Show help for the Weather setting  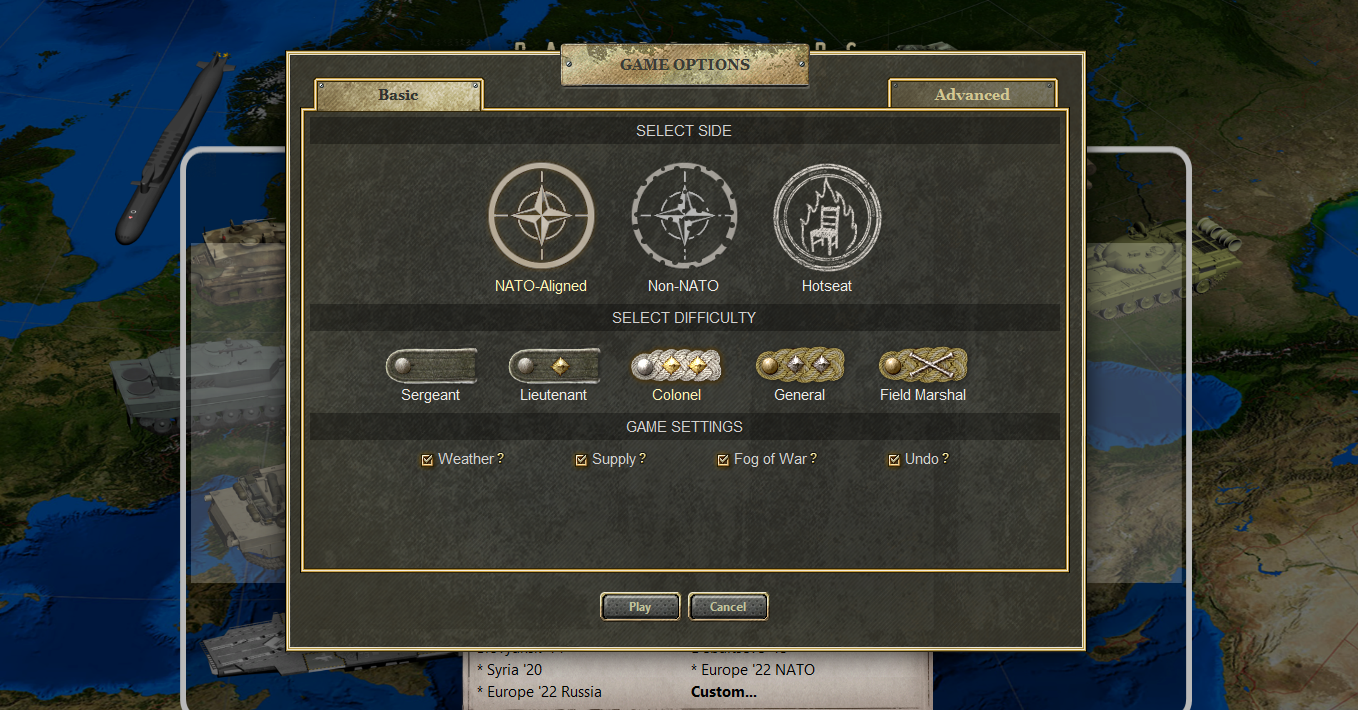[x=501, y=459]
